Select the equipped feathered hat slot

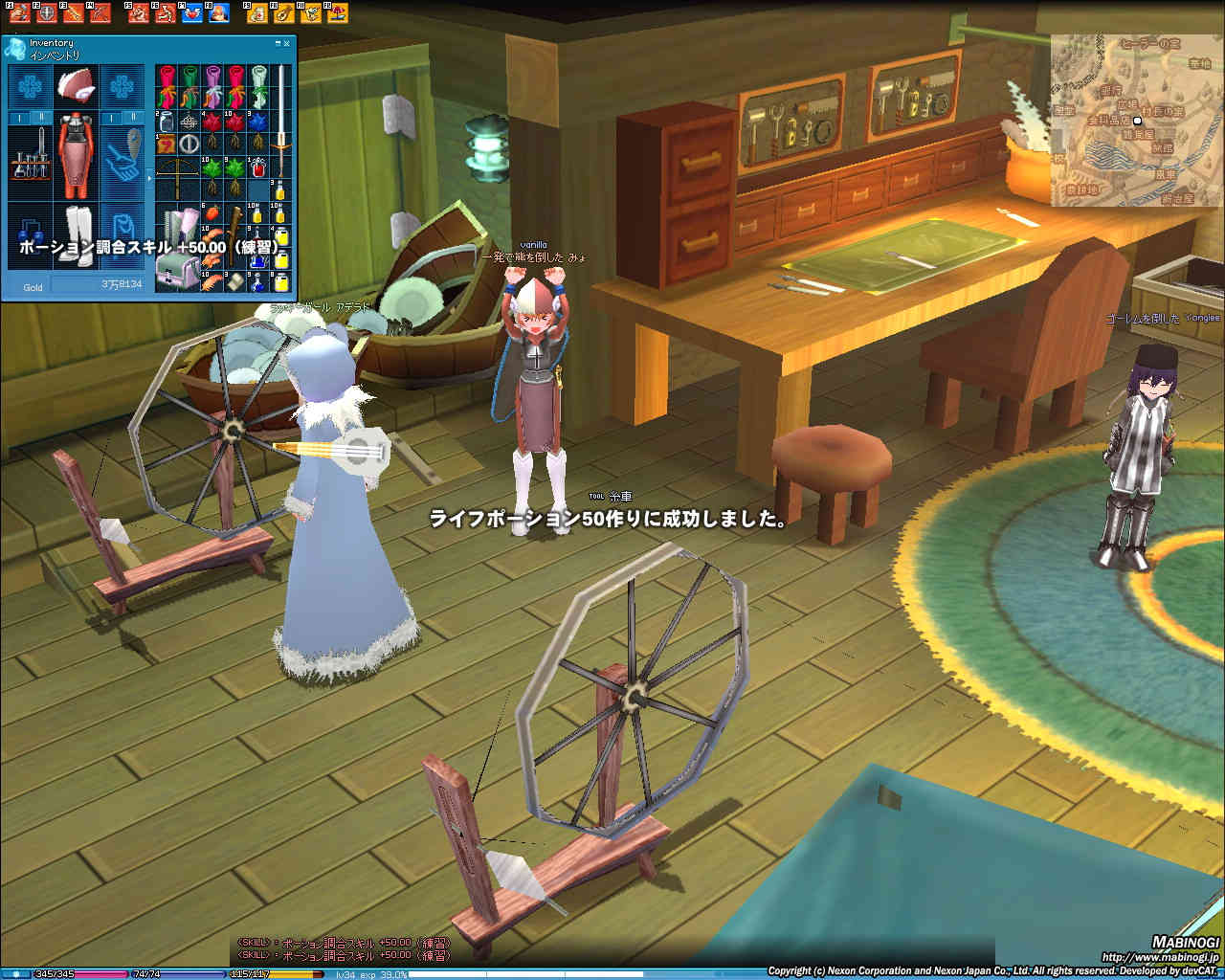(75, 86)
